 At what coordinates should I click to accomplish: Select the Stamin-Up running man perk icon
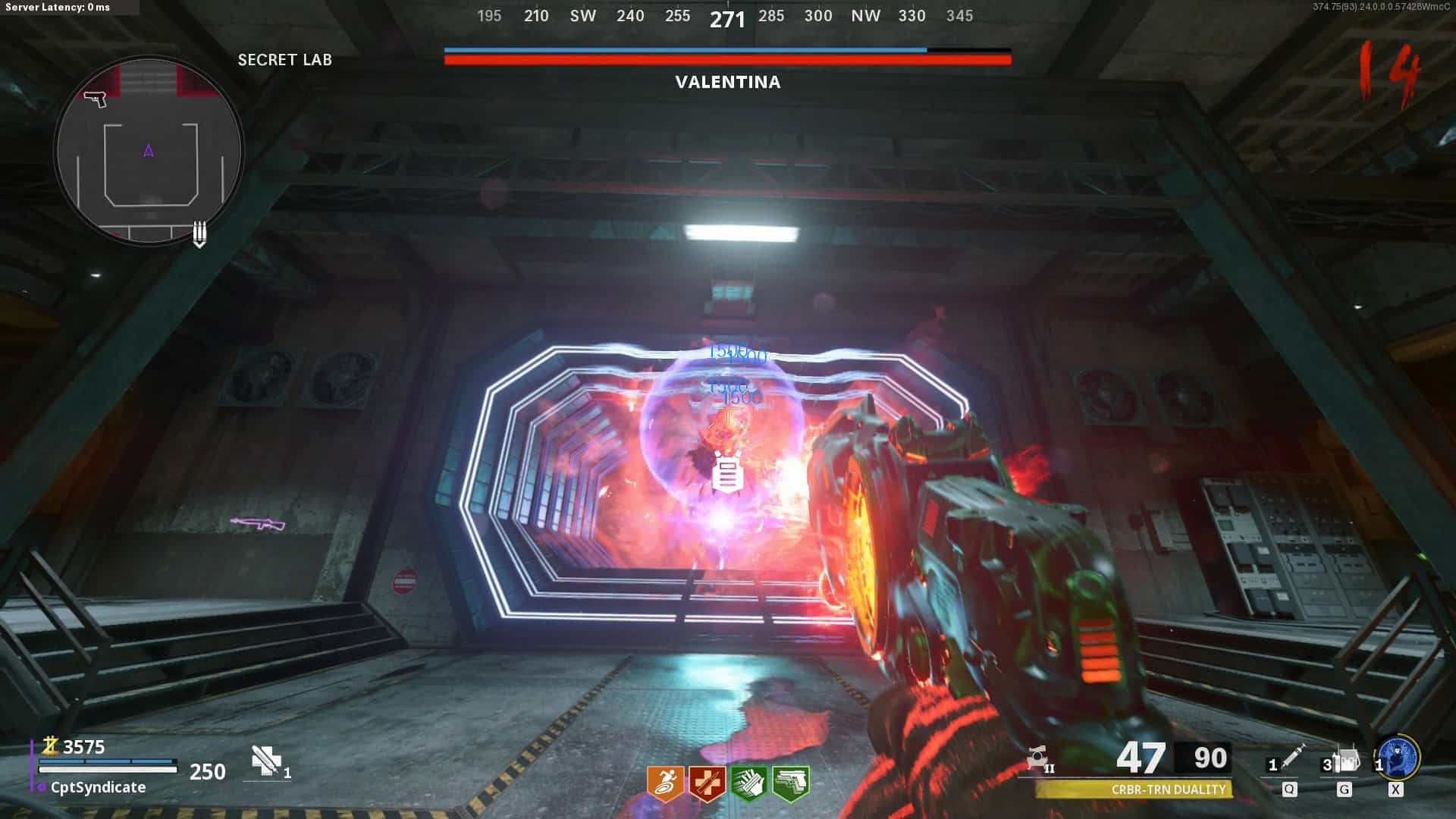click(x=665, y=783)
